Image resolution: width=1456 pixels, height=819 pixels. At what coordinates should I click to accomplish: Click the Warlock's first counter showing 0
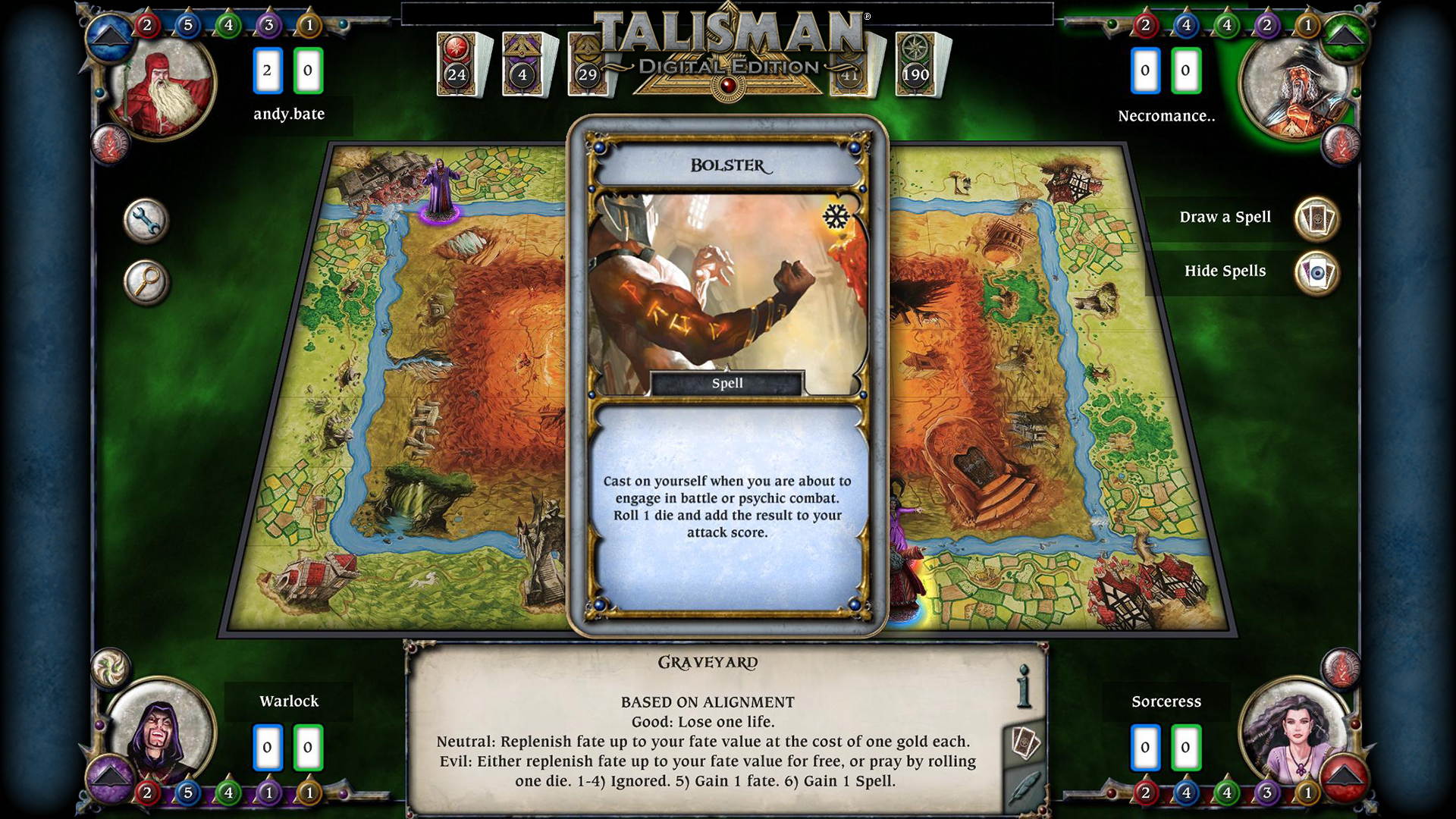267,746
